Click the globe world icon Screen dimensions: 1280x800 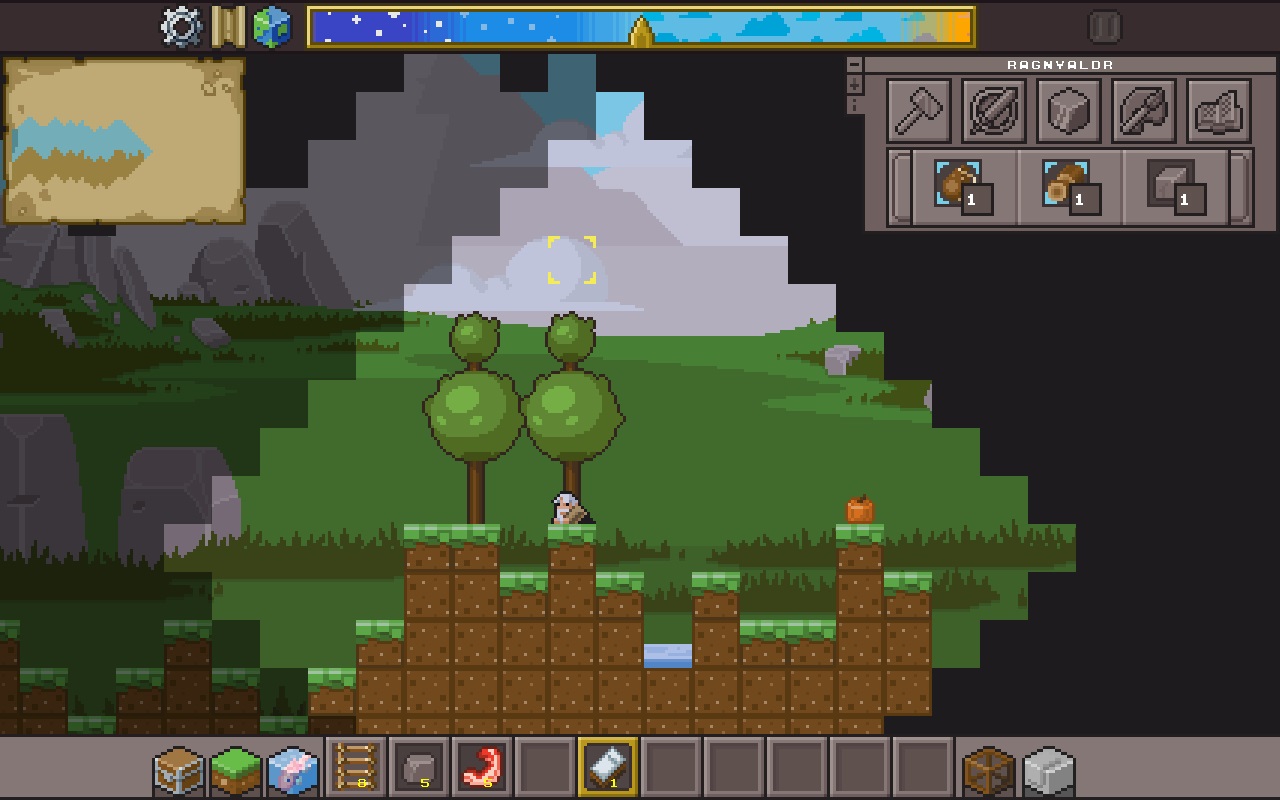coord(271,27)
